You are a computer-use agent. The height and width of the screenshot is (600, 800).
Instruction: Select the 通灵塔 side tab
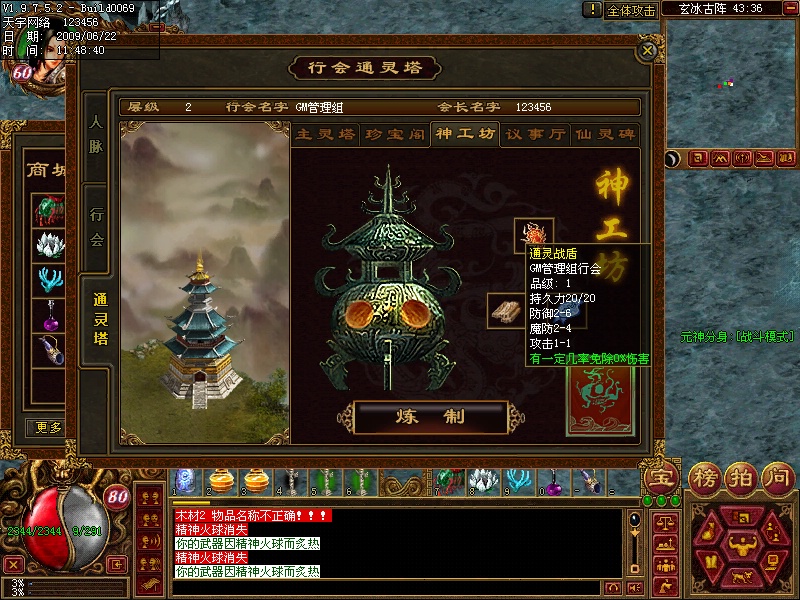[x=99, y=319]
